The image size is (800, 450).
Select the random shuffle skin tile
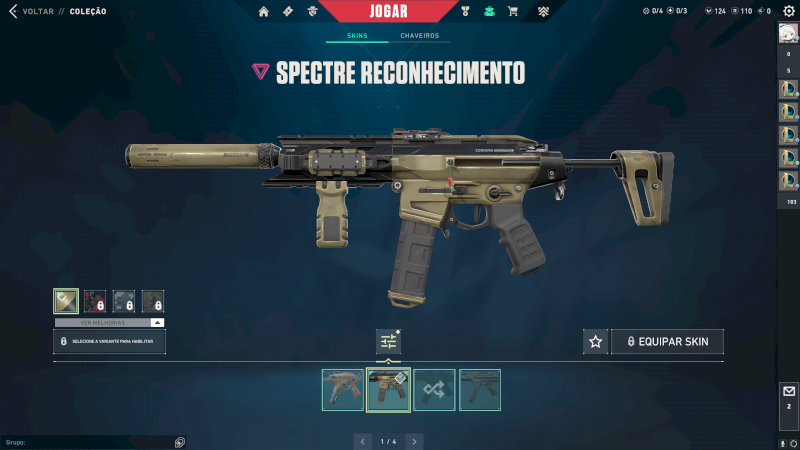(x=434, y=390)
